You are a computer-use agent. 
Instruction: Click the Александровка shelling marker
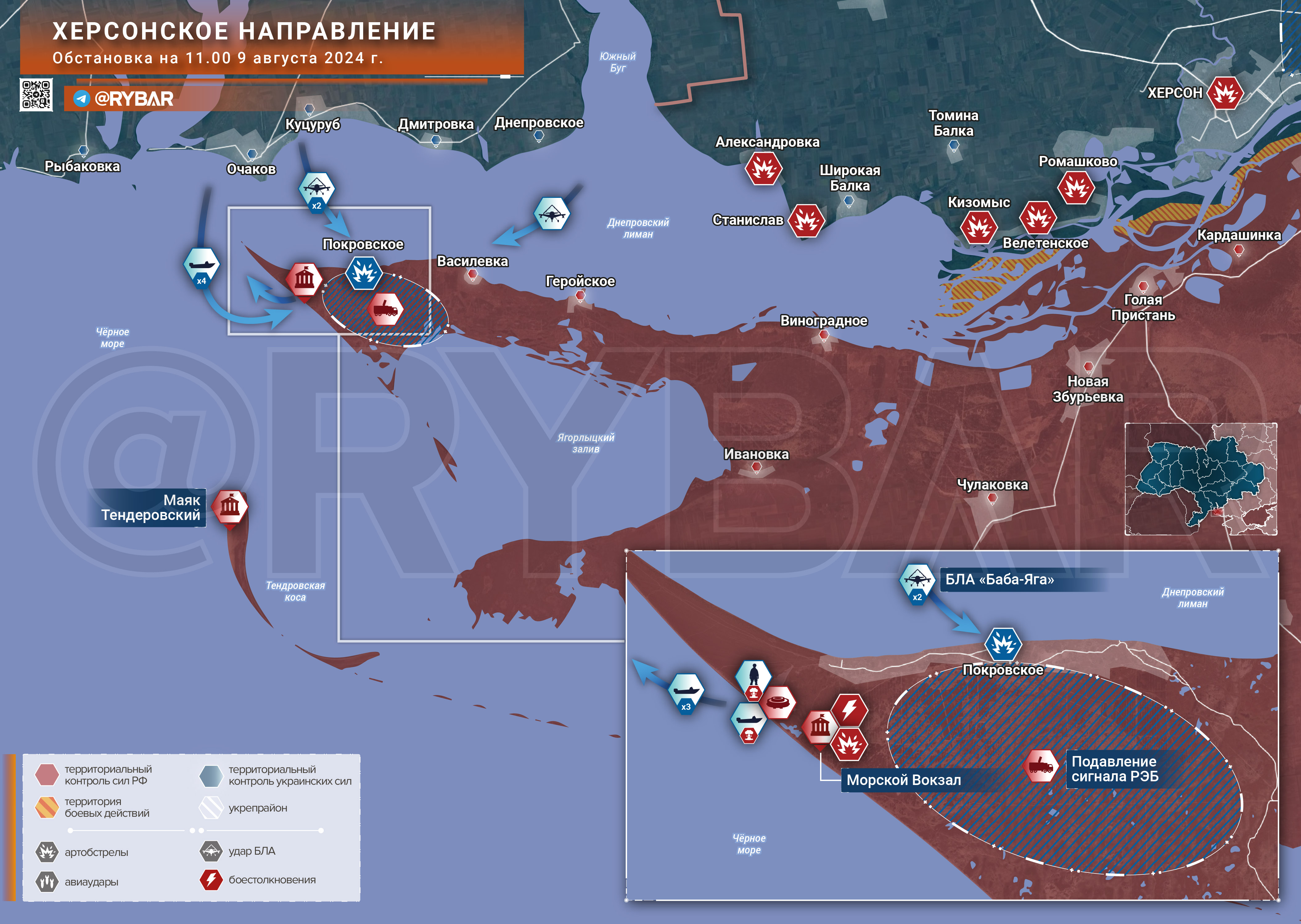click(764, 168)
